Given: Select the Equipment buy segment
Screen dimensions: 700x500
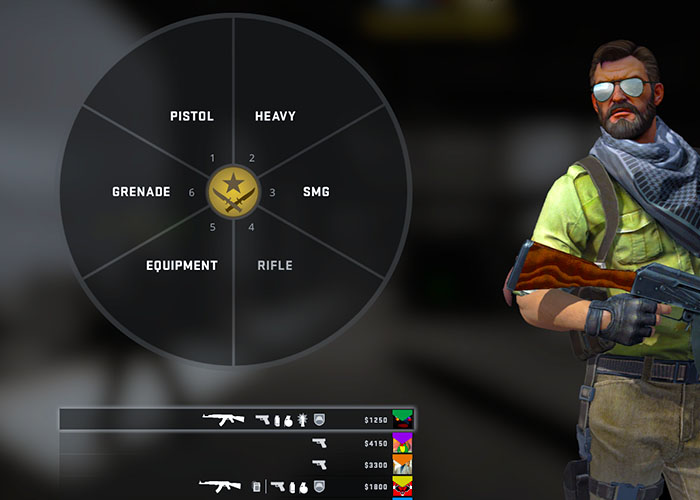Looking at the screenshot, I should [x=182, y=265].
